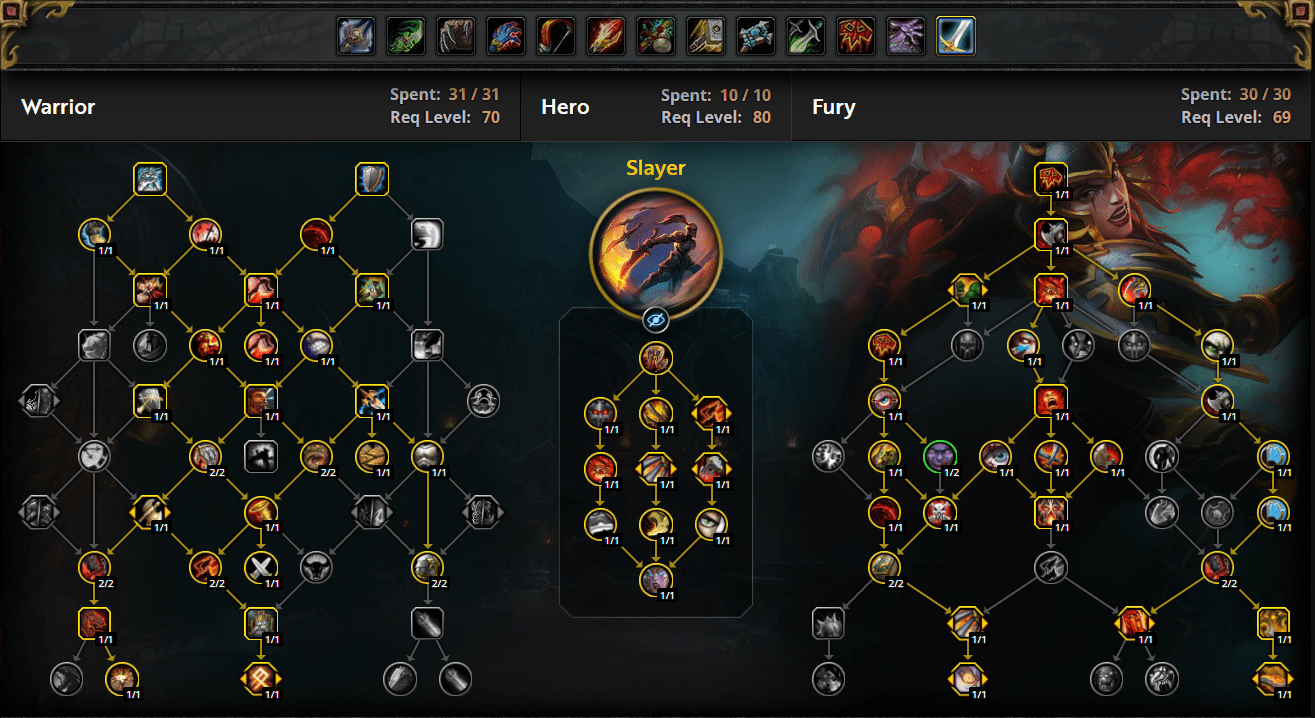Open the Mage class talents
This screenshot has height=718, width=1315.
606,36
